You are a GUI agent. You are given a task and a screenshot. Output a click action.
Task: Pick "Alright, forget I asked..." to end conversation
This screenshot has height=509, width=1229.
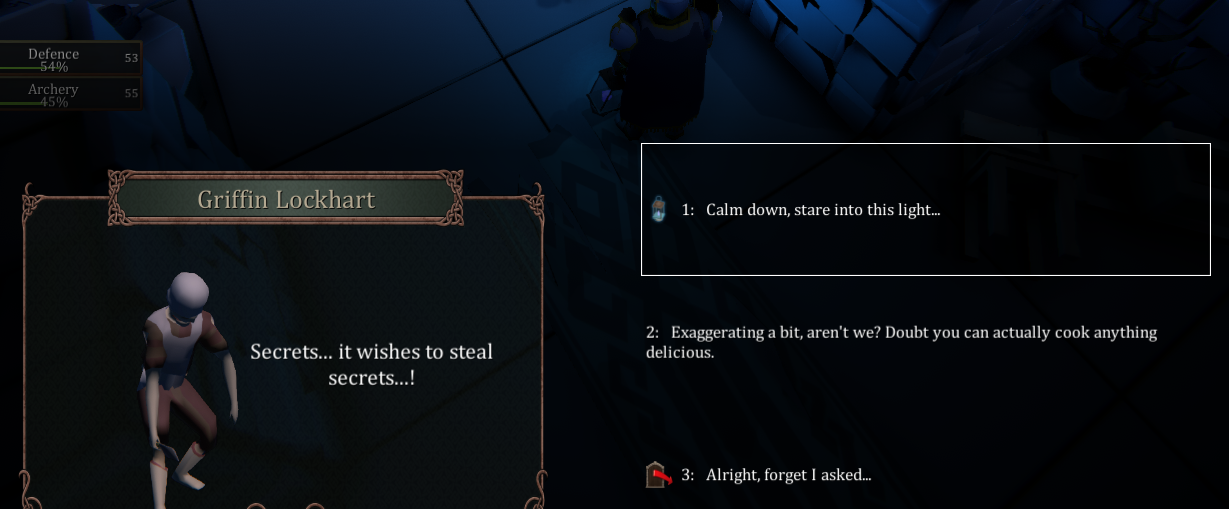click(x=788, y=475)
